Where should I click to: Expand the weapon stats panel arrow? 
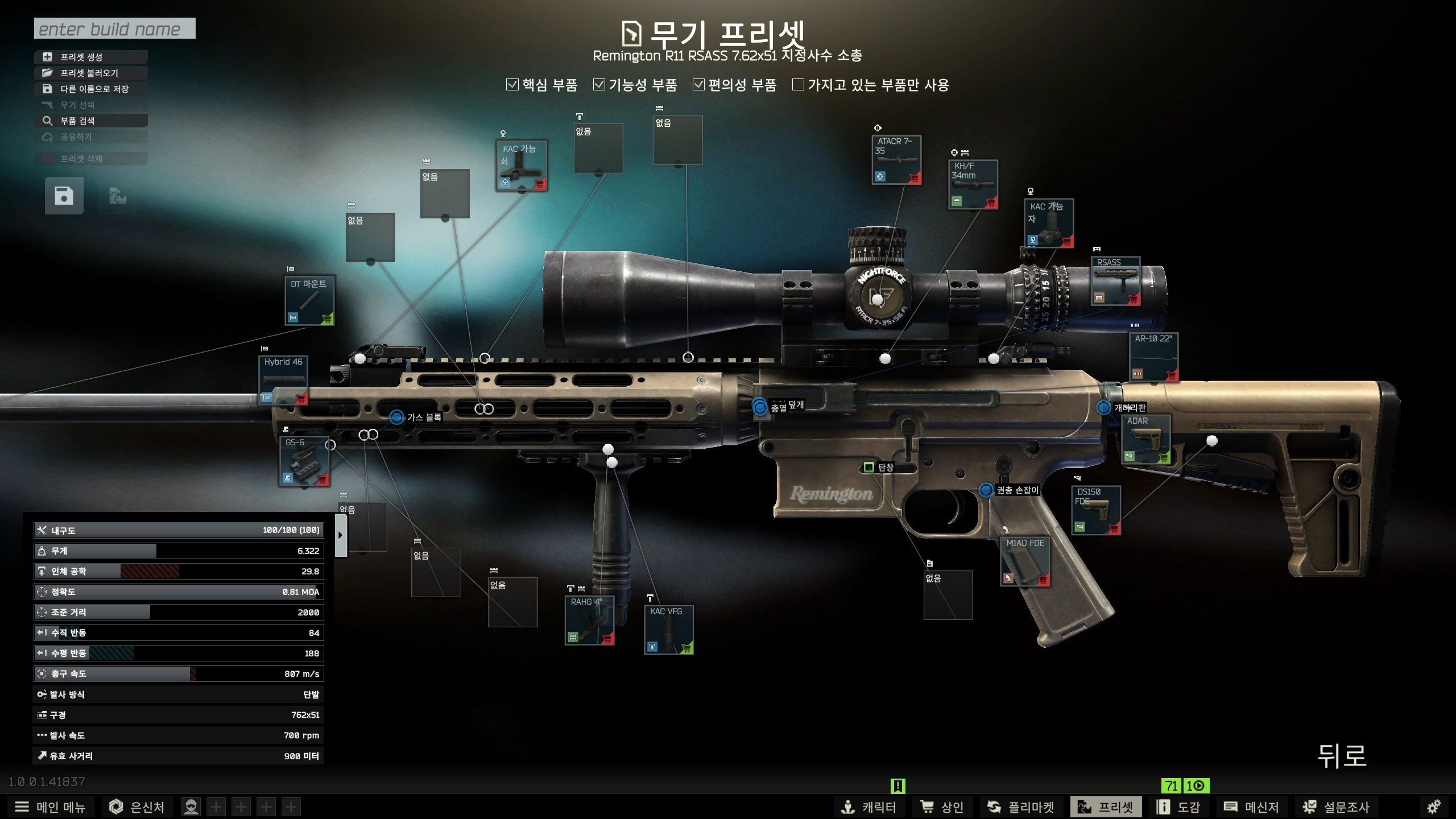point(341,535)
